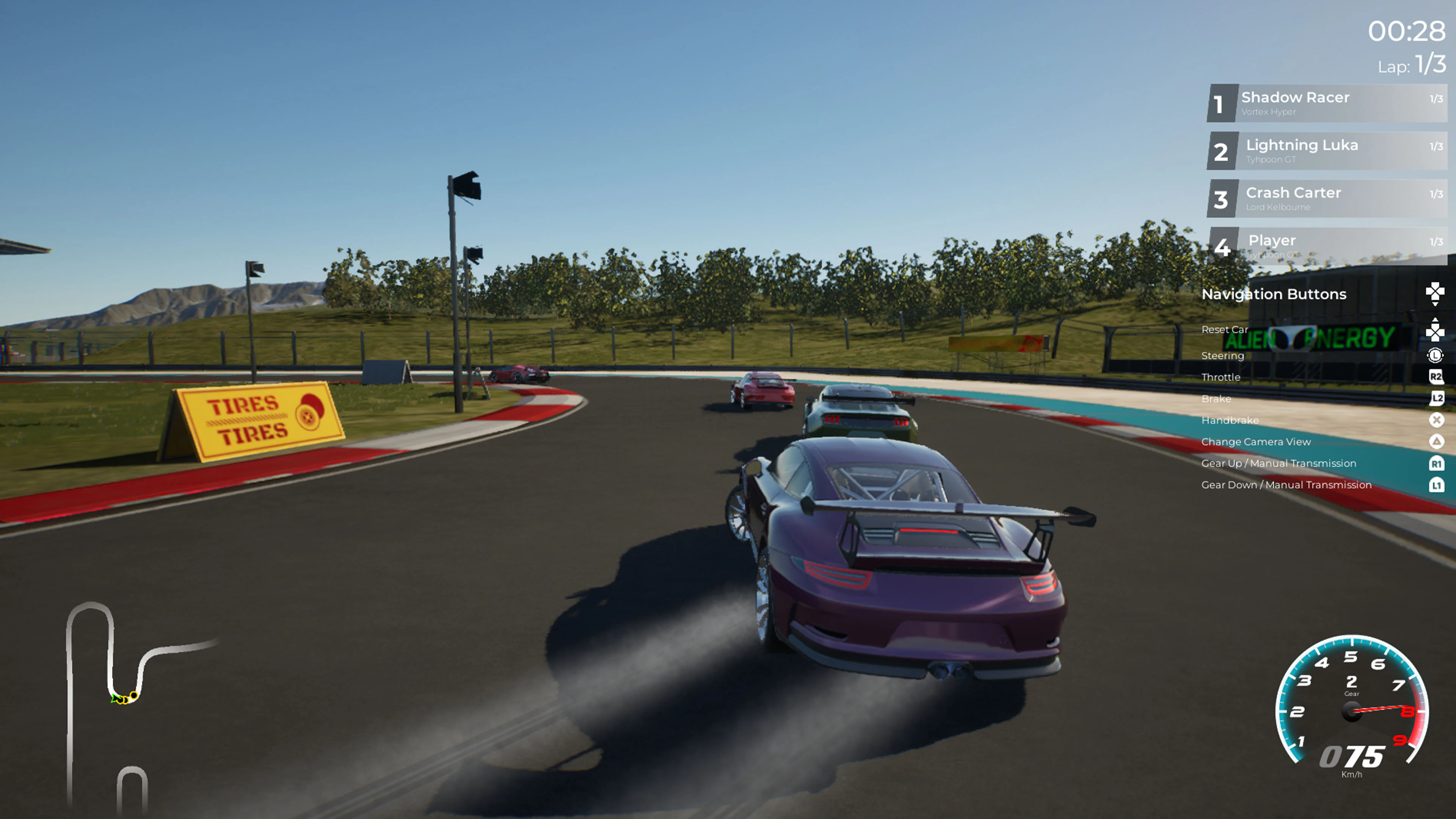Viewport: 1456px width, 819px height.
Task: Select the D-pad Navigation Buttons icon
Action: click(x=1435, y=293)
